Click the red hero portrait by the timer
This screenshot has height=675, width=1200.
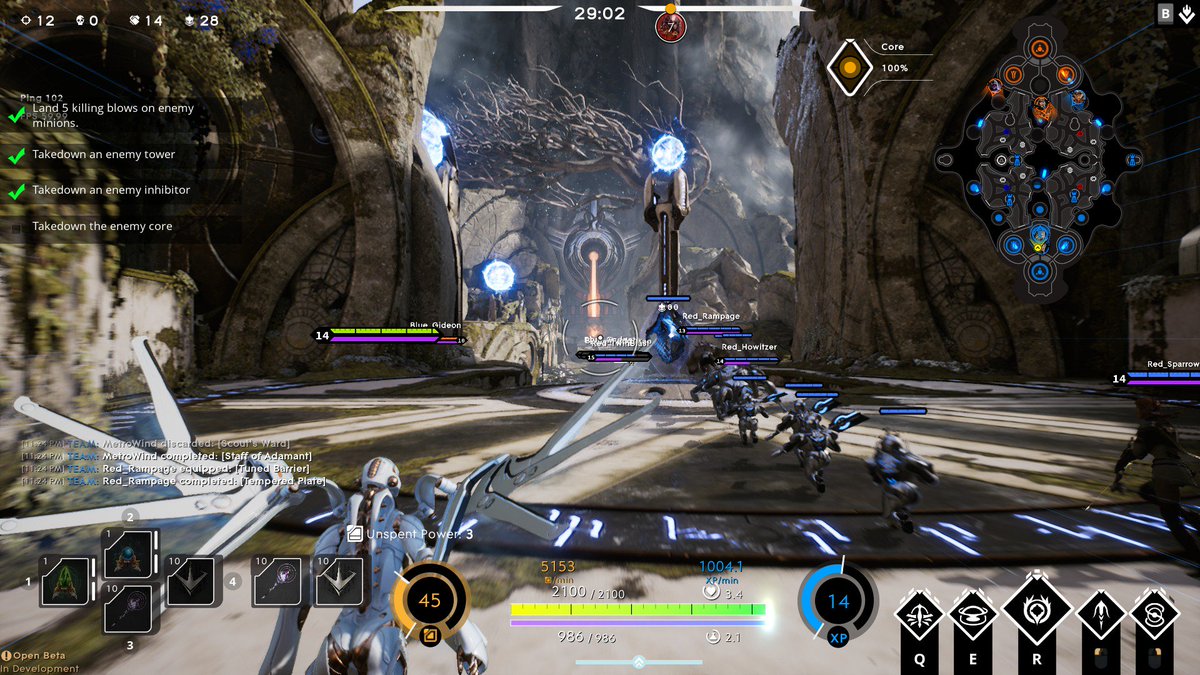(670, 27)
